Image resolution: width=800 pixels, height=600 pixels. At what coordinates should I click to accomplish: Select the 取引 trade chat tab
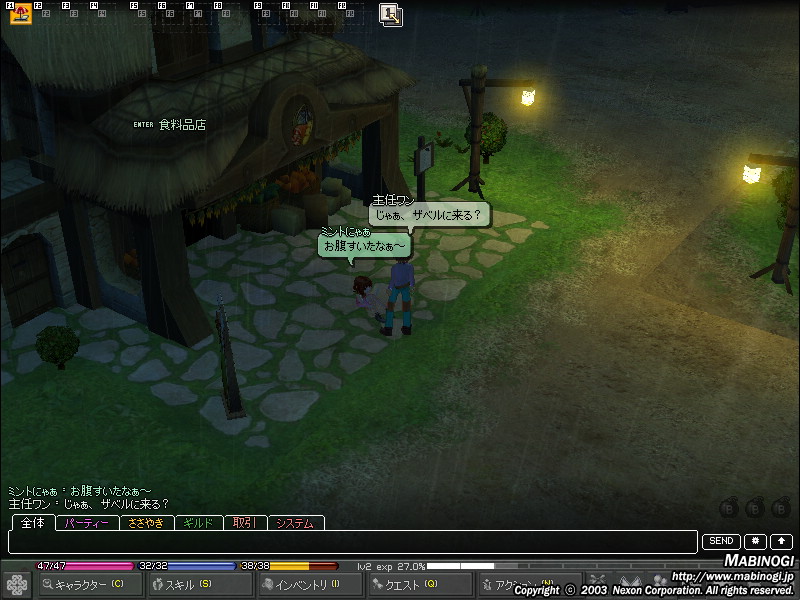[244, 523]
